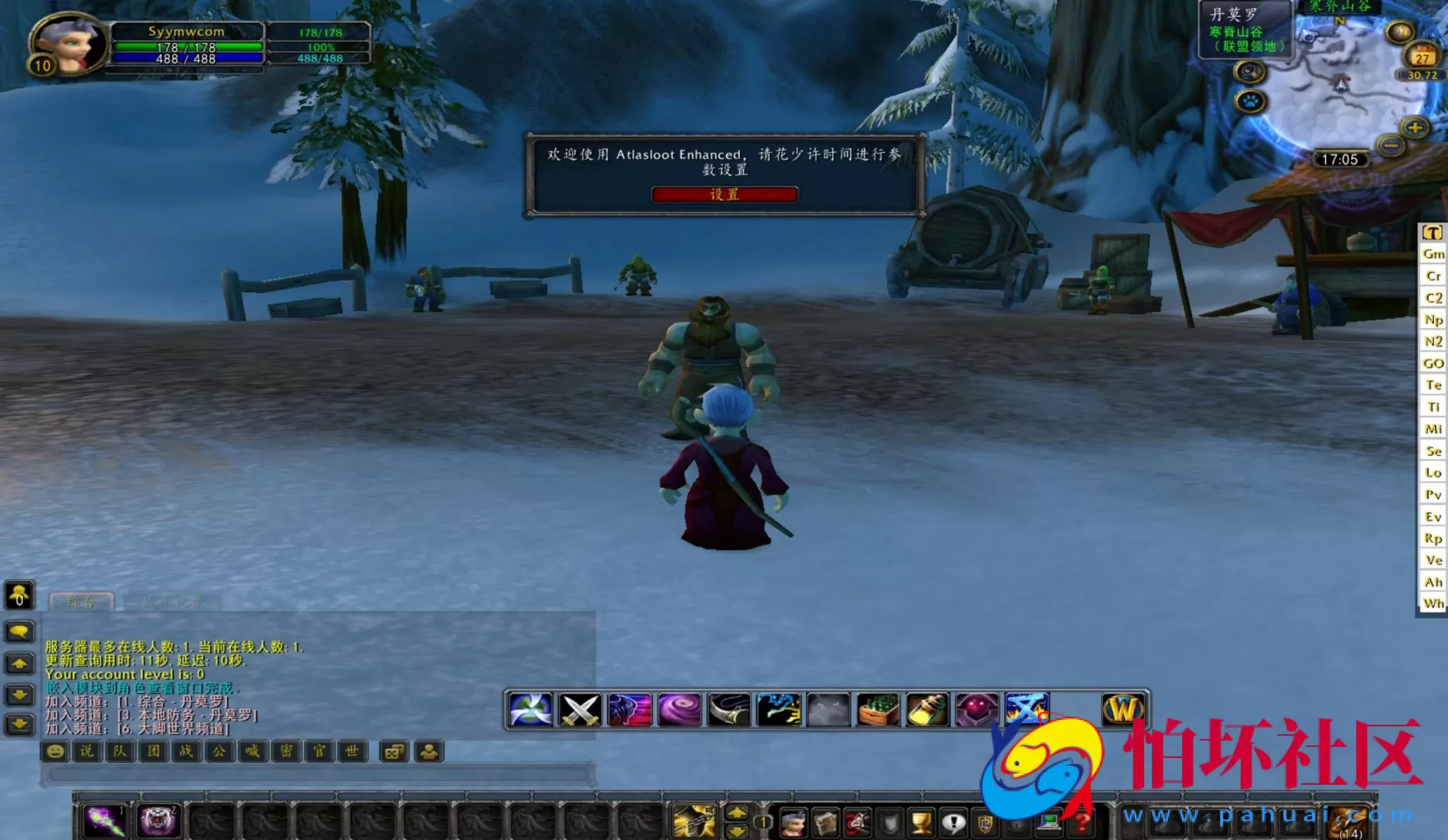Image resolution: width=1448 pixels, height=840 pixels.
Task: Open the character info portrait in the micro menu
Action: coord(794,824)
